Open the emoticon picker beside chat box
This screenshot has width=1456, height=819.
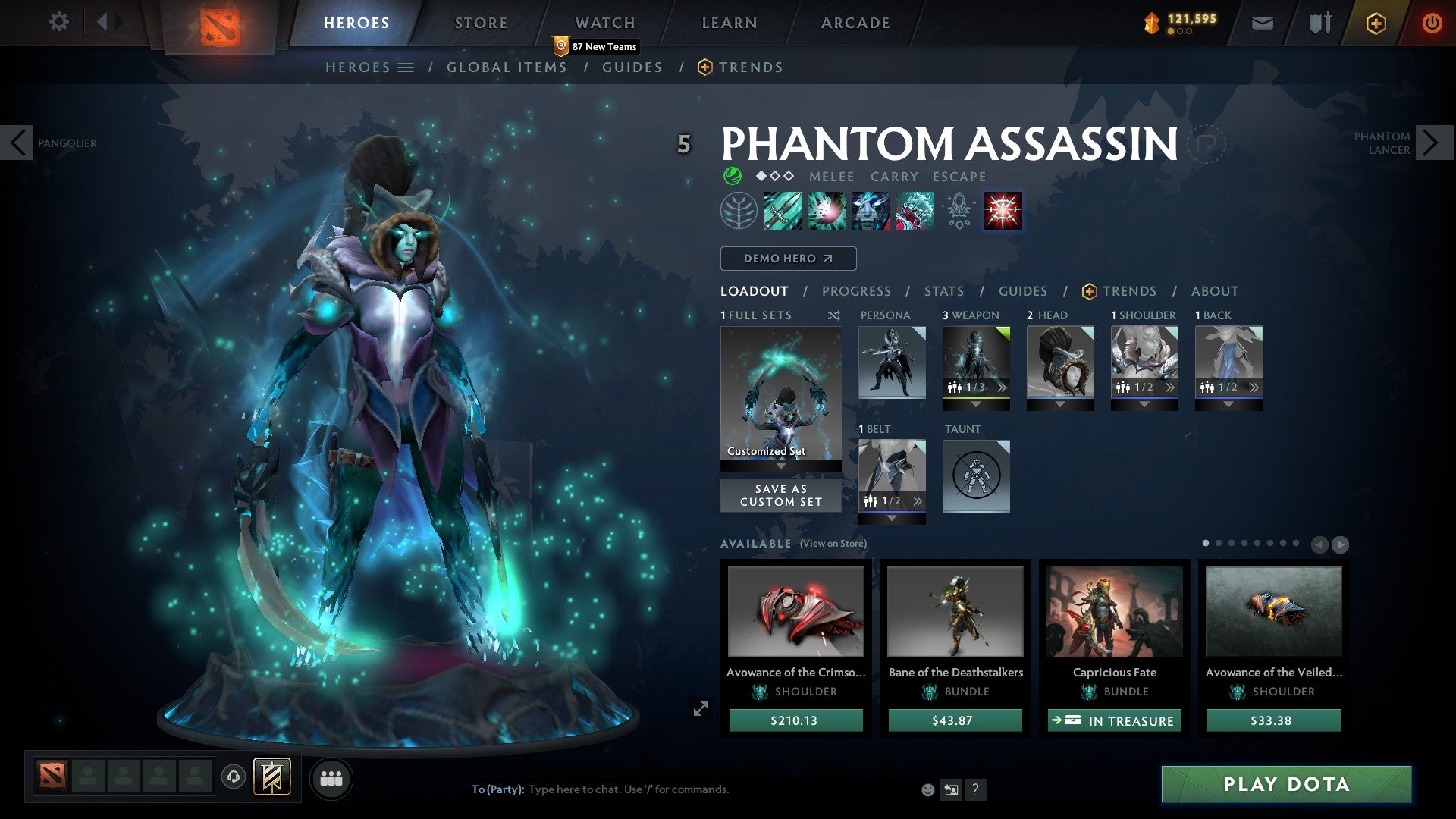pos(926,789)
